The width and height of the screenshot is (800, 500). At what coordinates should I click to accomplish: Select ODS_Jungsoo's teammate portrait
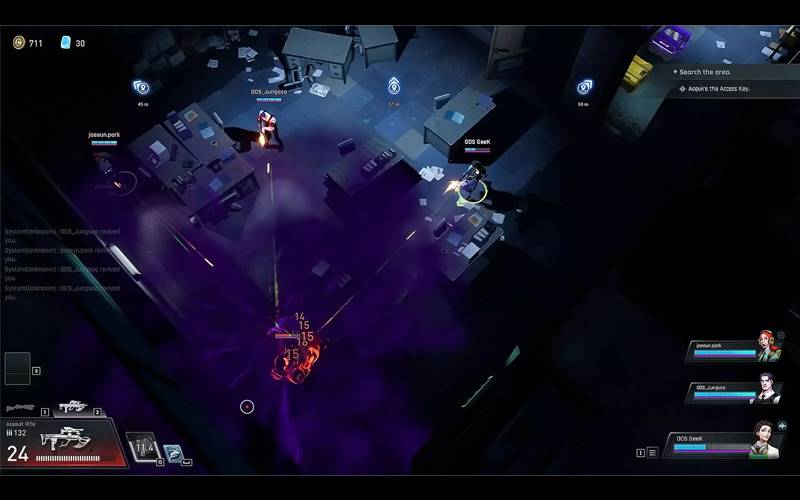(764, 389)
